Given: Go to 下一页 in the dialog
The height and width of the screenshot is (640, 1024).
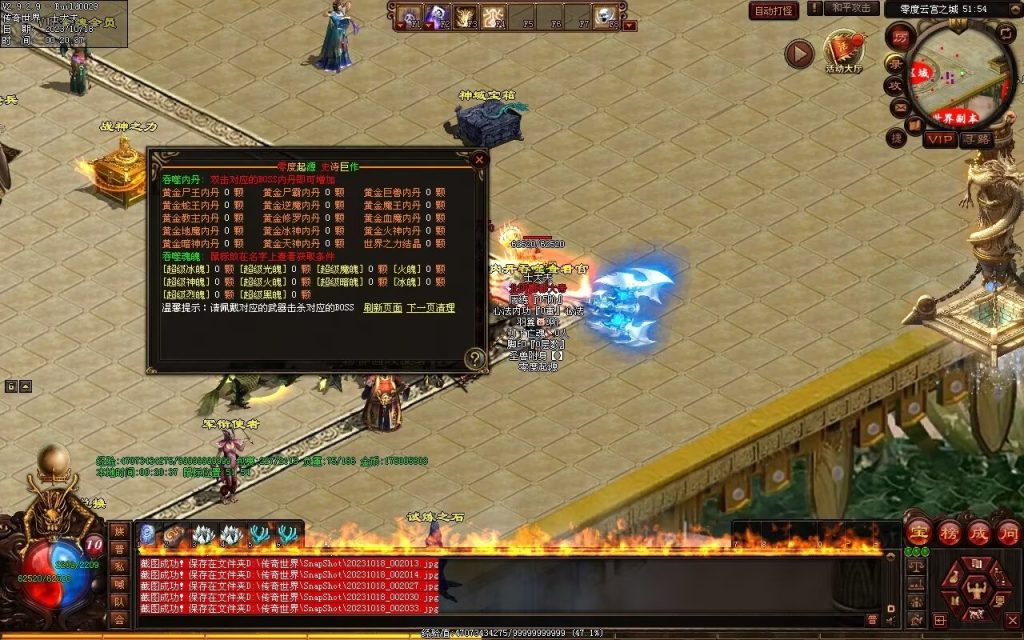Looking at the screenshot, I should [x=430, y=308].
